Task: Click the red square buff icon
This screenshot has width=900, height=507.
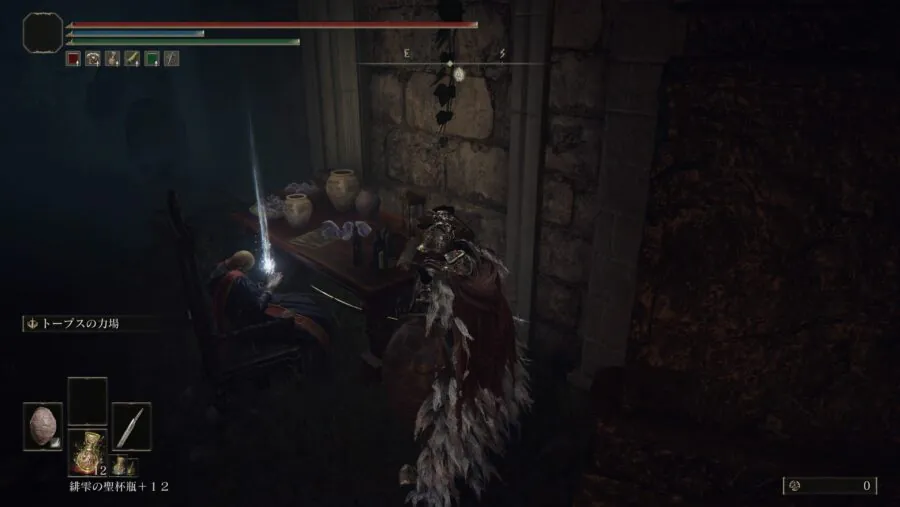Action: 73,59
